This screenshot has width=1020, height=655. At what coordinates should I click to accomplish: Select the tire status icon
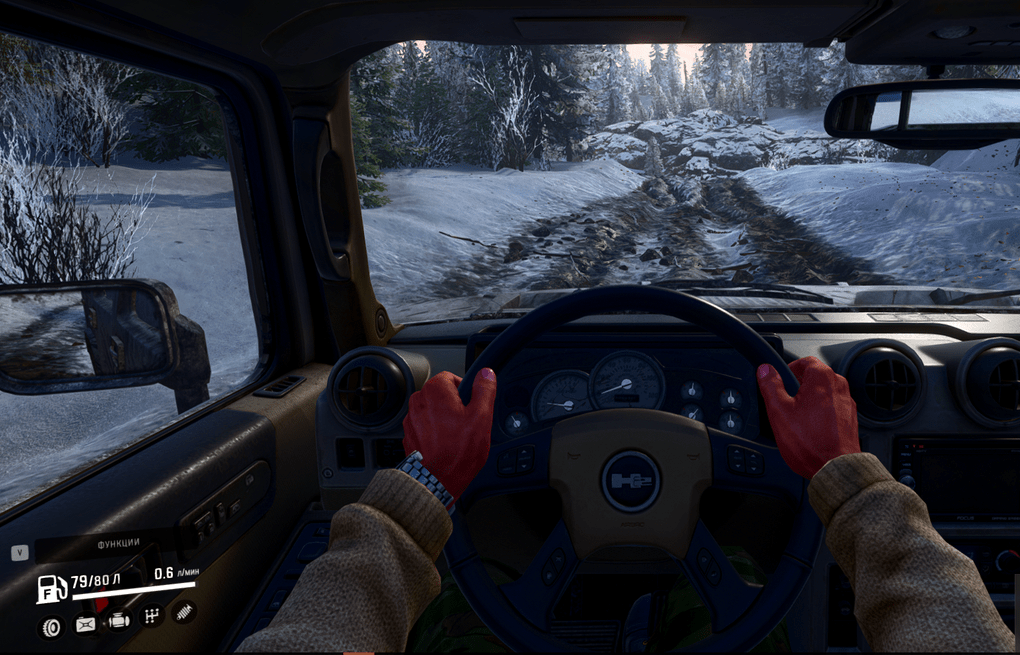(50, 627)
